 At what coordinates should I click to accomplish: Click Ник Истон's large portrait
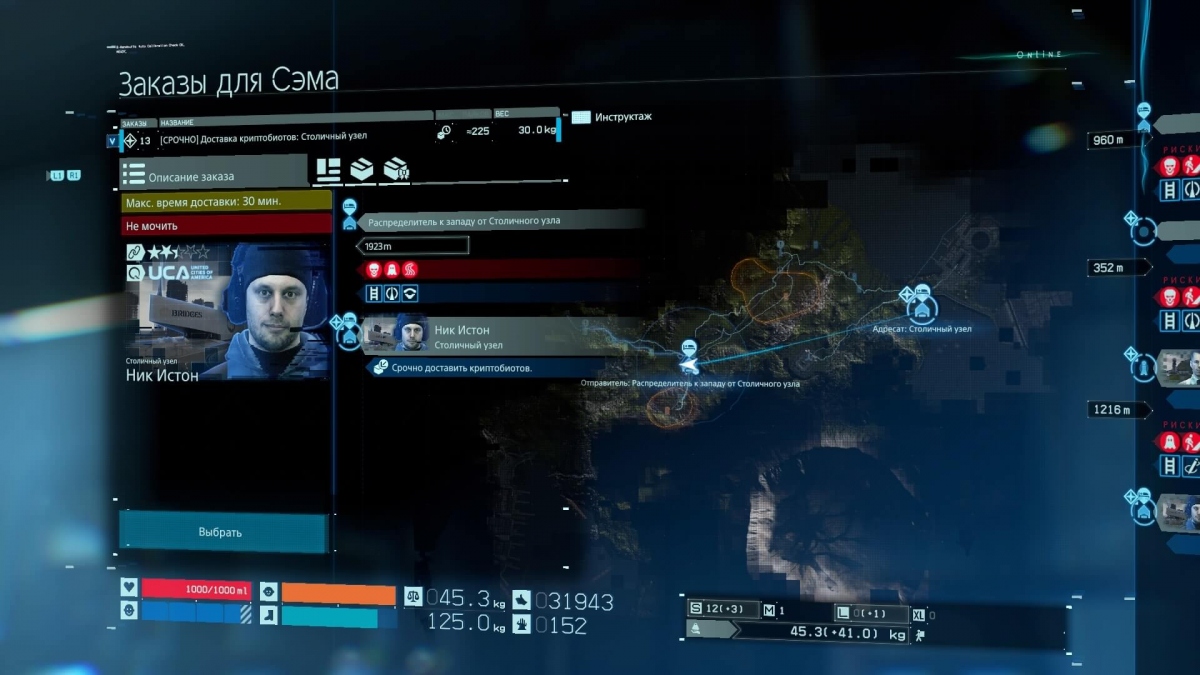[227, 310]
